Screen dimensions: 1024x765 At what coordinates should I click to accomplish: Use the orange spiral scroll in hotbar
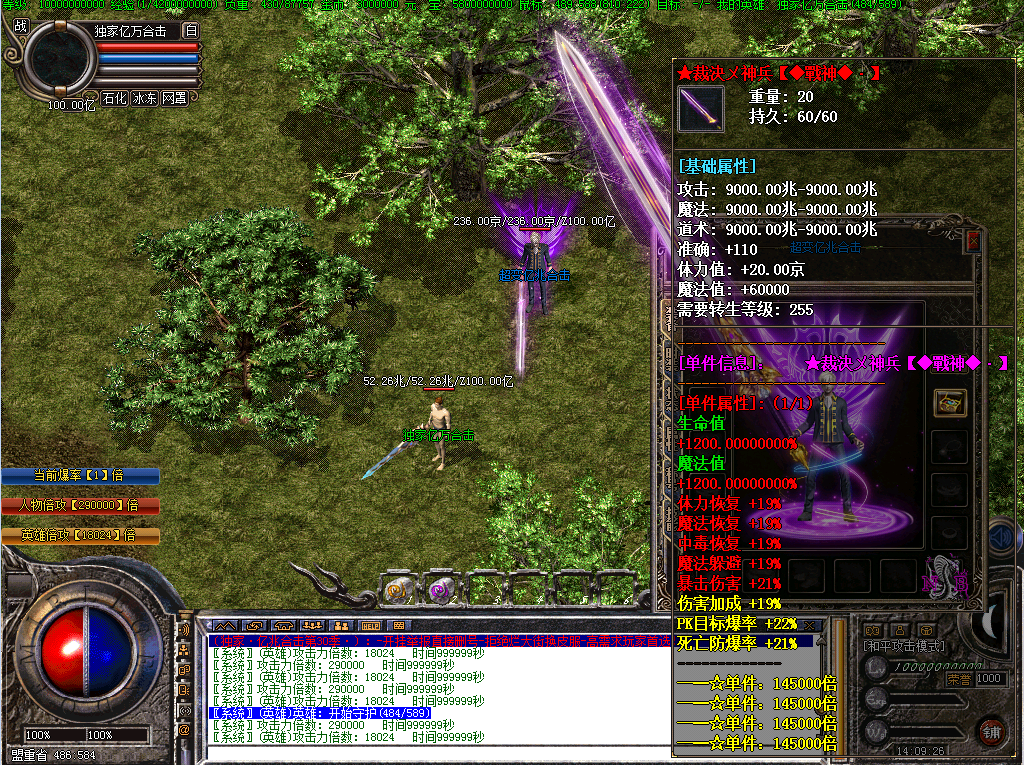(397, 590)
